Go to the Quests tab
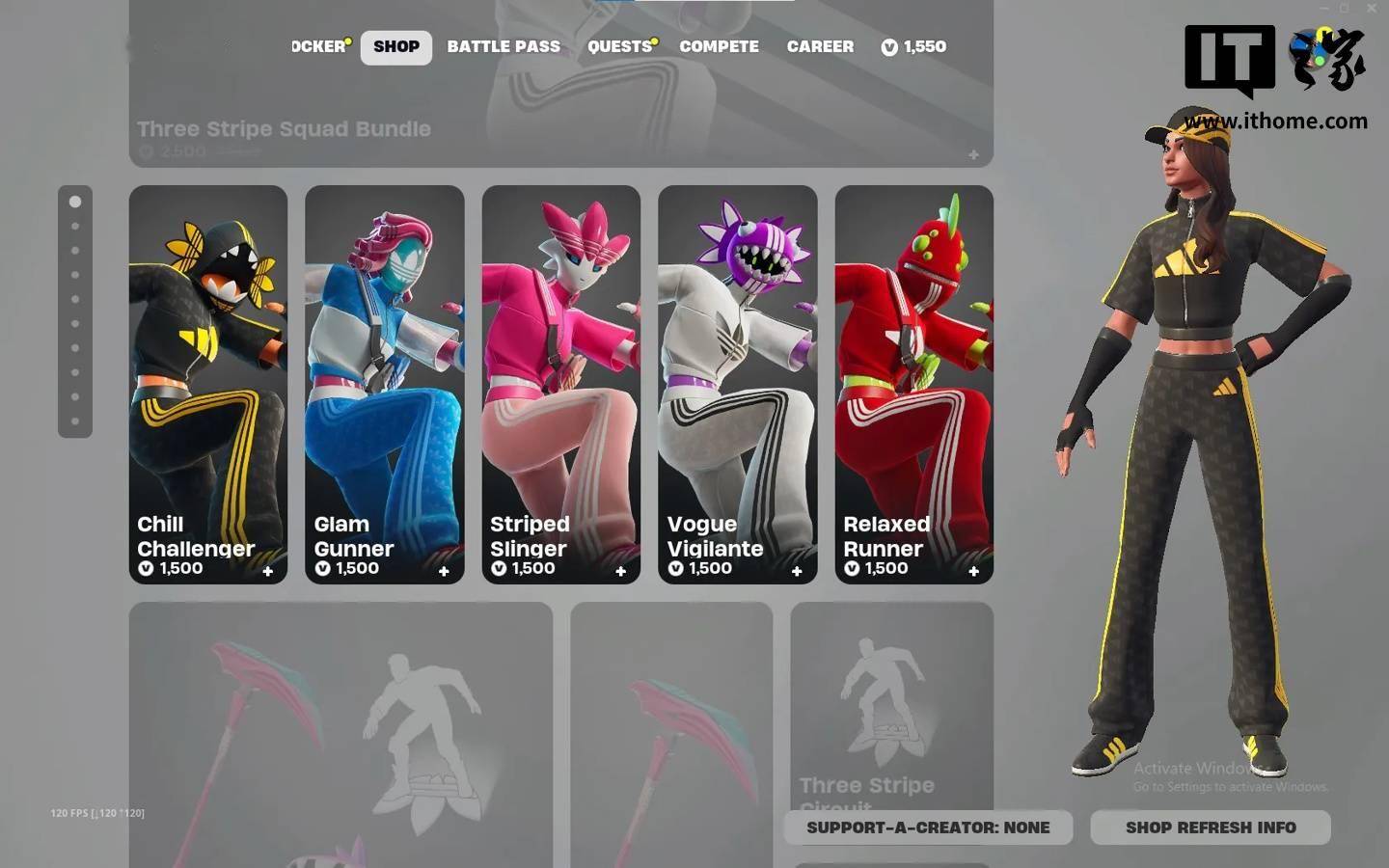This screenshot has width=1389, height=868. point(619,46)
